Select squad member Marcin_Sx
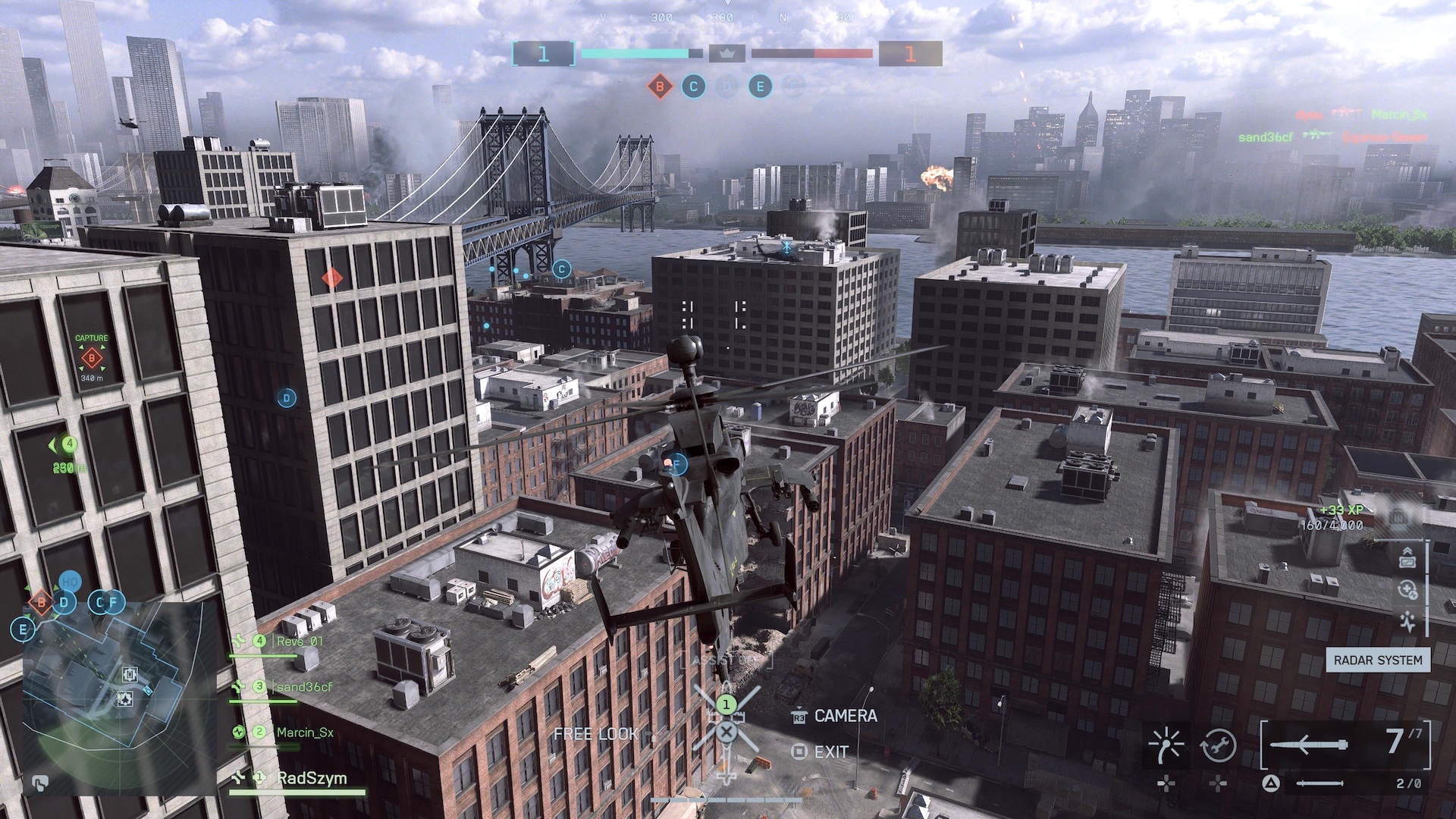 304,733
